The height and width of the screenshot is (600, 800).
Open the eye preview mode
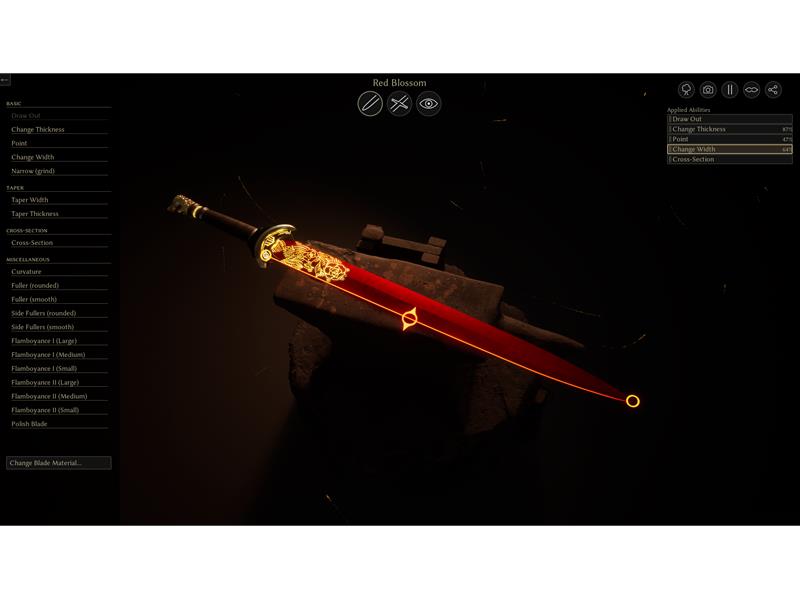pos(428,104)
